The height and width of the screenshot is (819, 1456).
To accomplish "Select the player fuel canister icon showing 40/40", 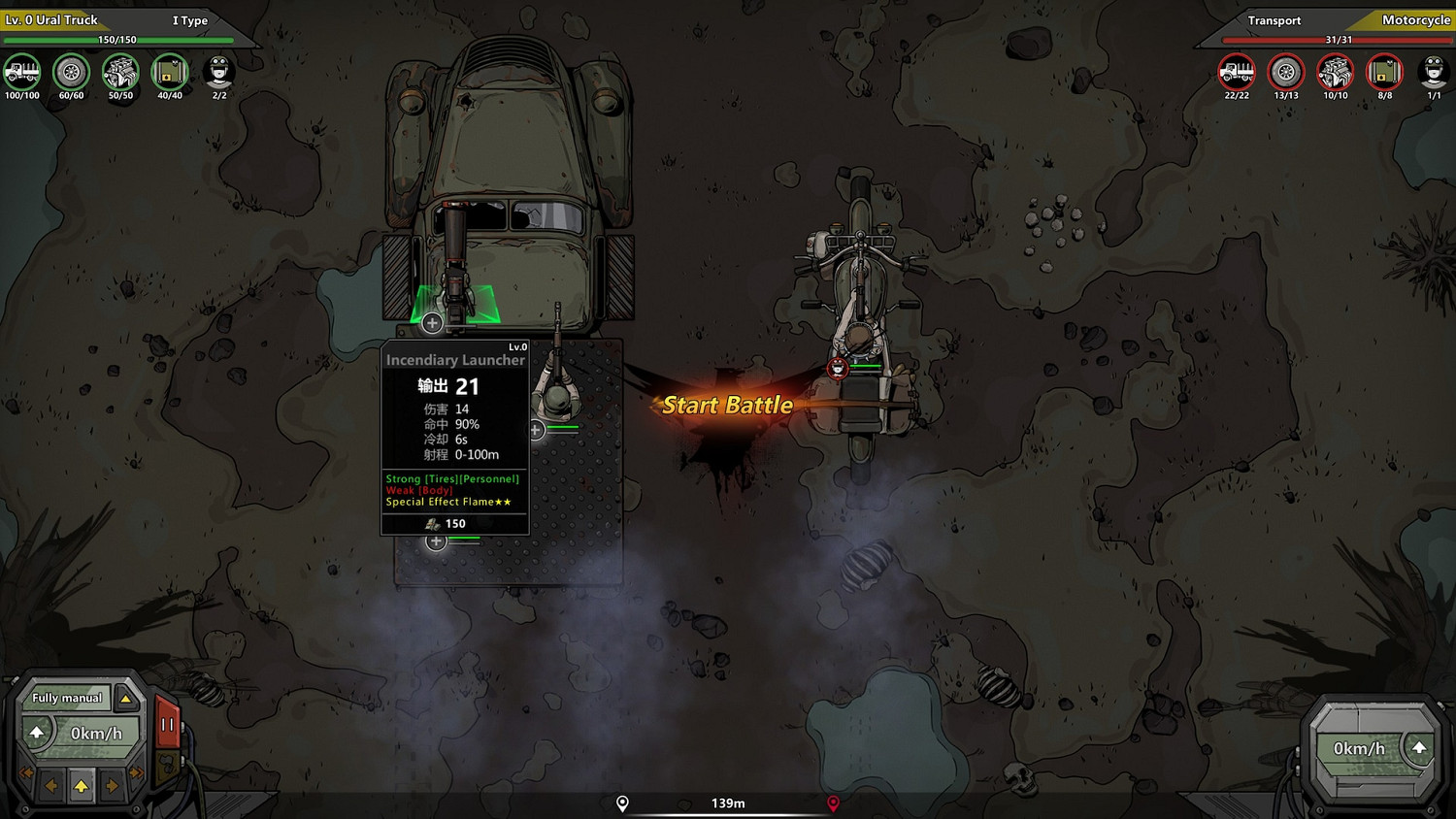I will tap(170, 72).
